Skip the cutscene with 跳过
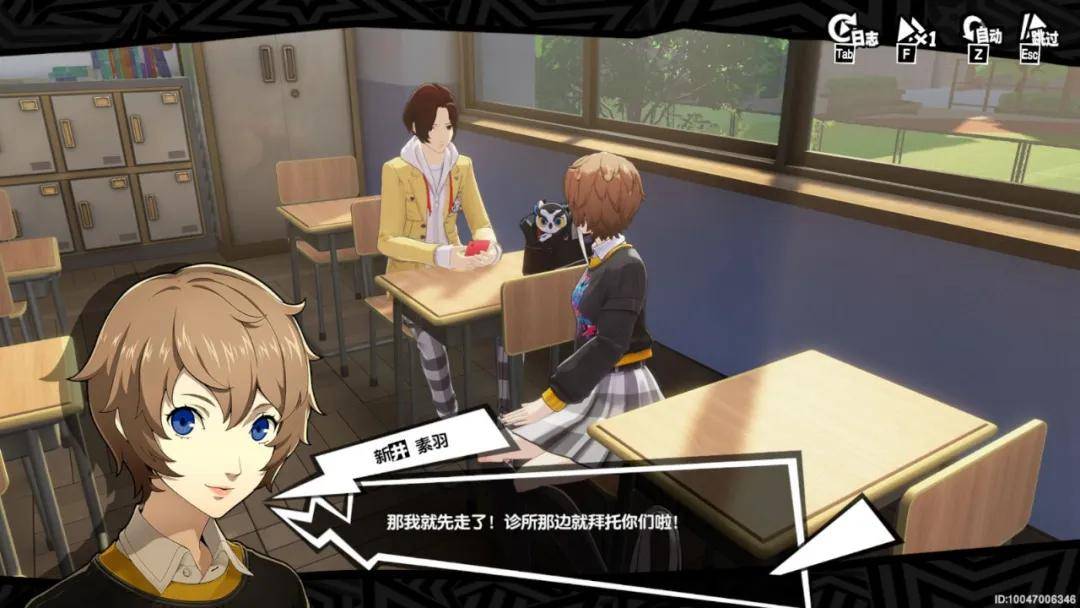Screen dimensions: 1080x608 [x=1037, y=37]
